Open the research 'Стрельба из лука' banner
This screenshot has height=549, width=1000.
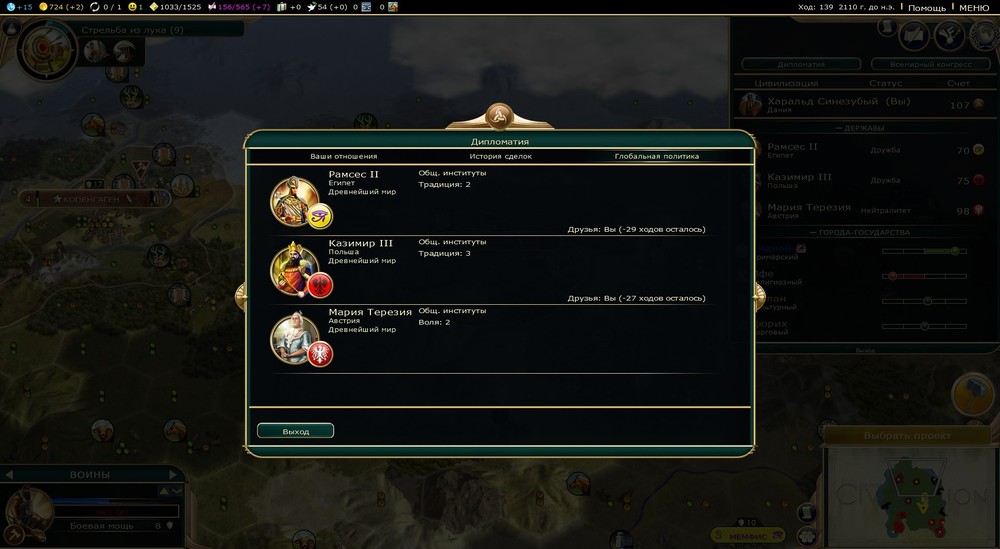click(132, 30)
